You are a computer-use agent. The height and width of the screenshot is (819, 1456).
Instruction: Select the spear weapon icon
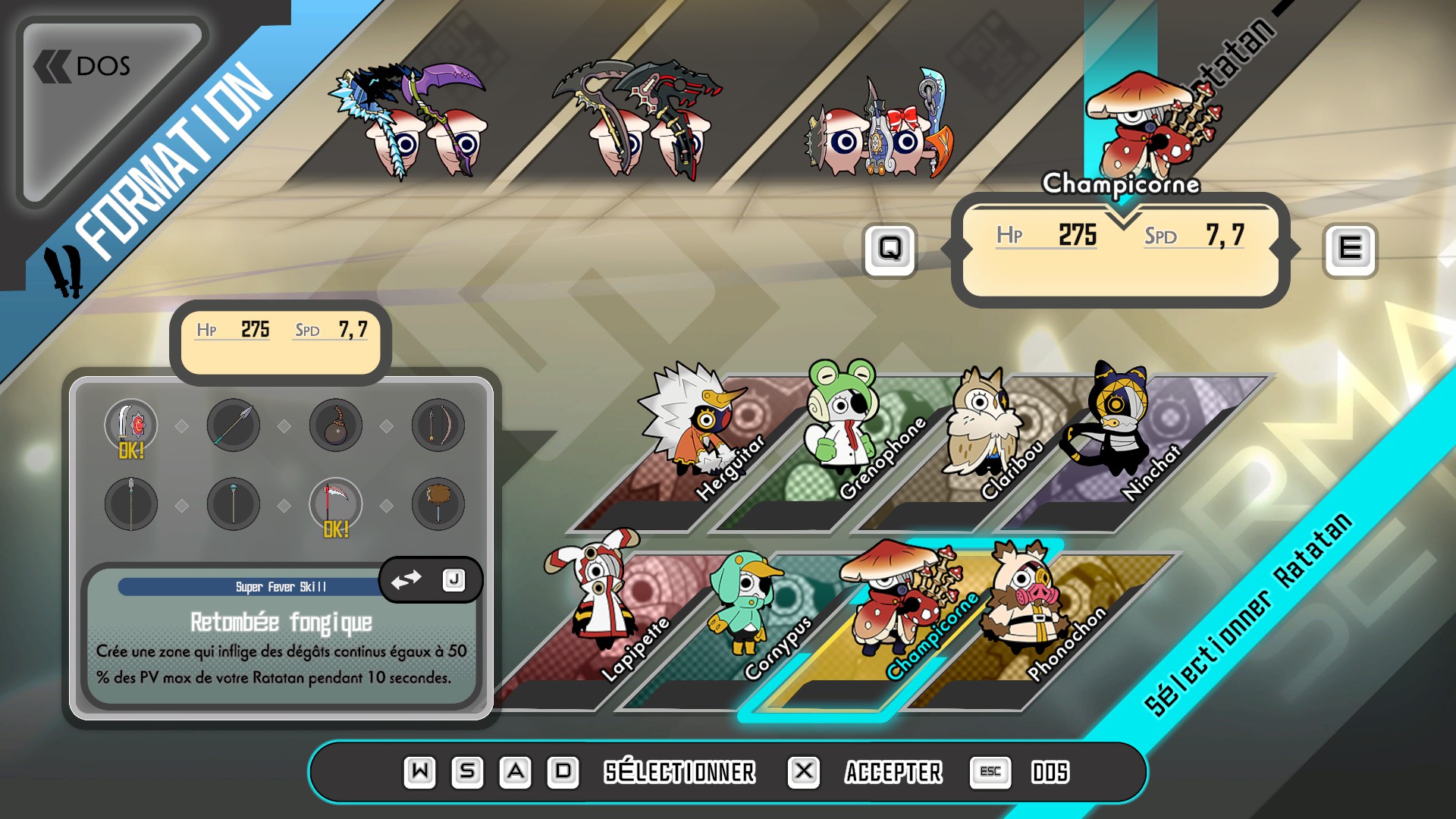click(234, 425)
